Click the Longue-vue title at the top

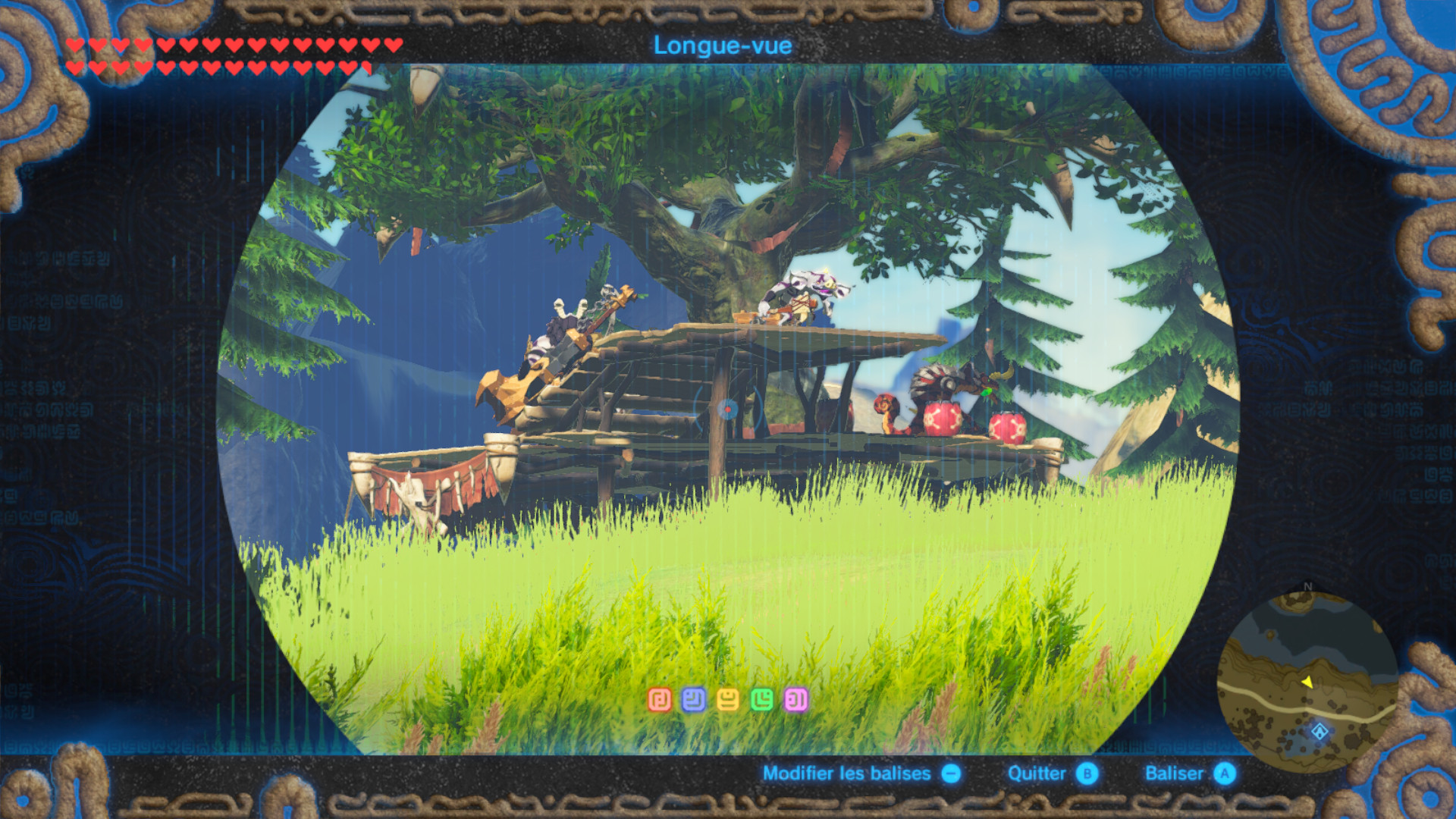[722, 45]
